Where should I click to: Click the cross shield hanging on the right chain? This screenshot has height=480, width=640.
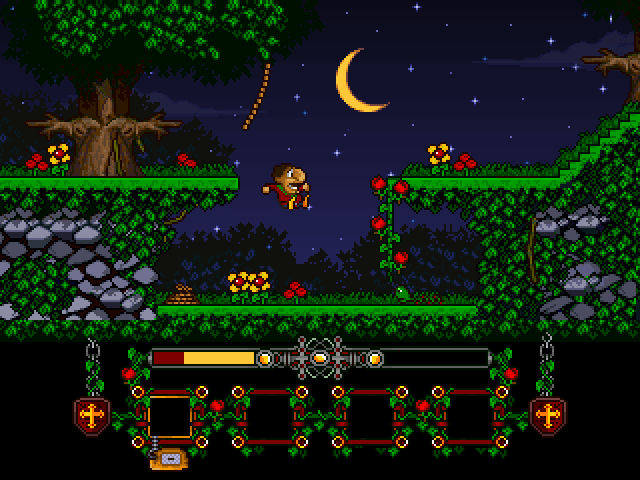[x=547, y=414]
